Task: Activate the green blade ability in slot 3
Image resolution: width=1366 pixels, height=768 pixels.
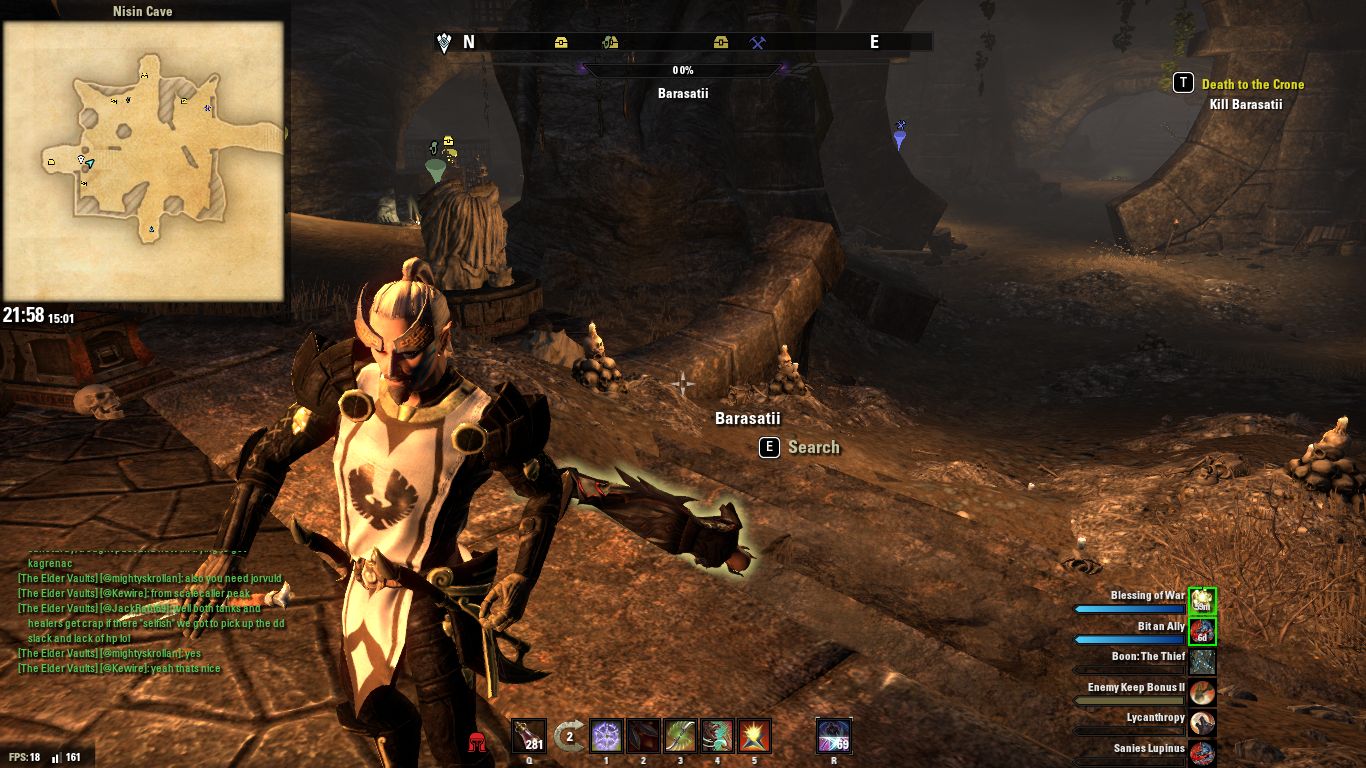Action: pyautogui.click(x=680, y=736)
